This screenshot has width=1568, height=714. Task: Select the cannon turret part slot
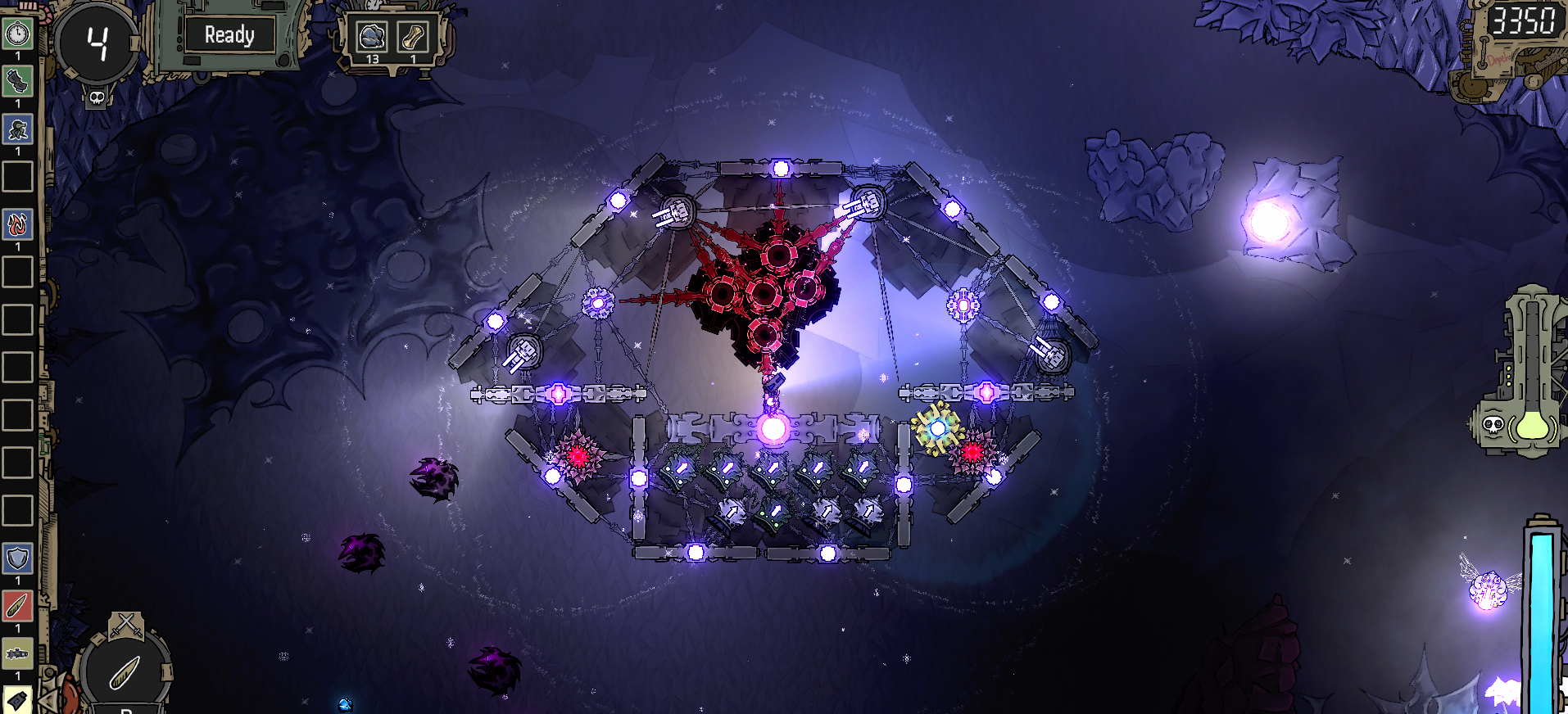coord(17,653)
